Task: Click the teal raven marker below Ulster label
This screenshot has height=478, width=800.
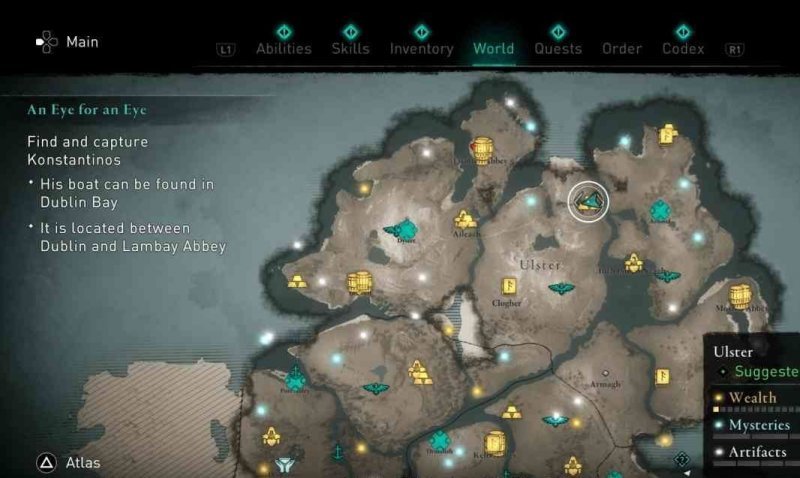Action: pyautogui.click(x=561, y=289)
